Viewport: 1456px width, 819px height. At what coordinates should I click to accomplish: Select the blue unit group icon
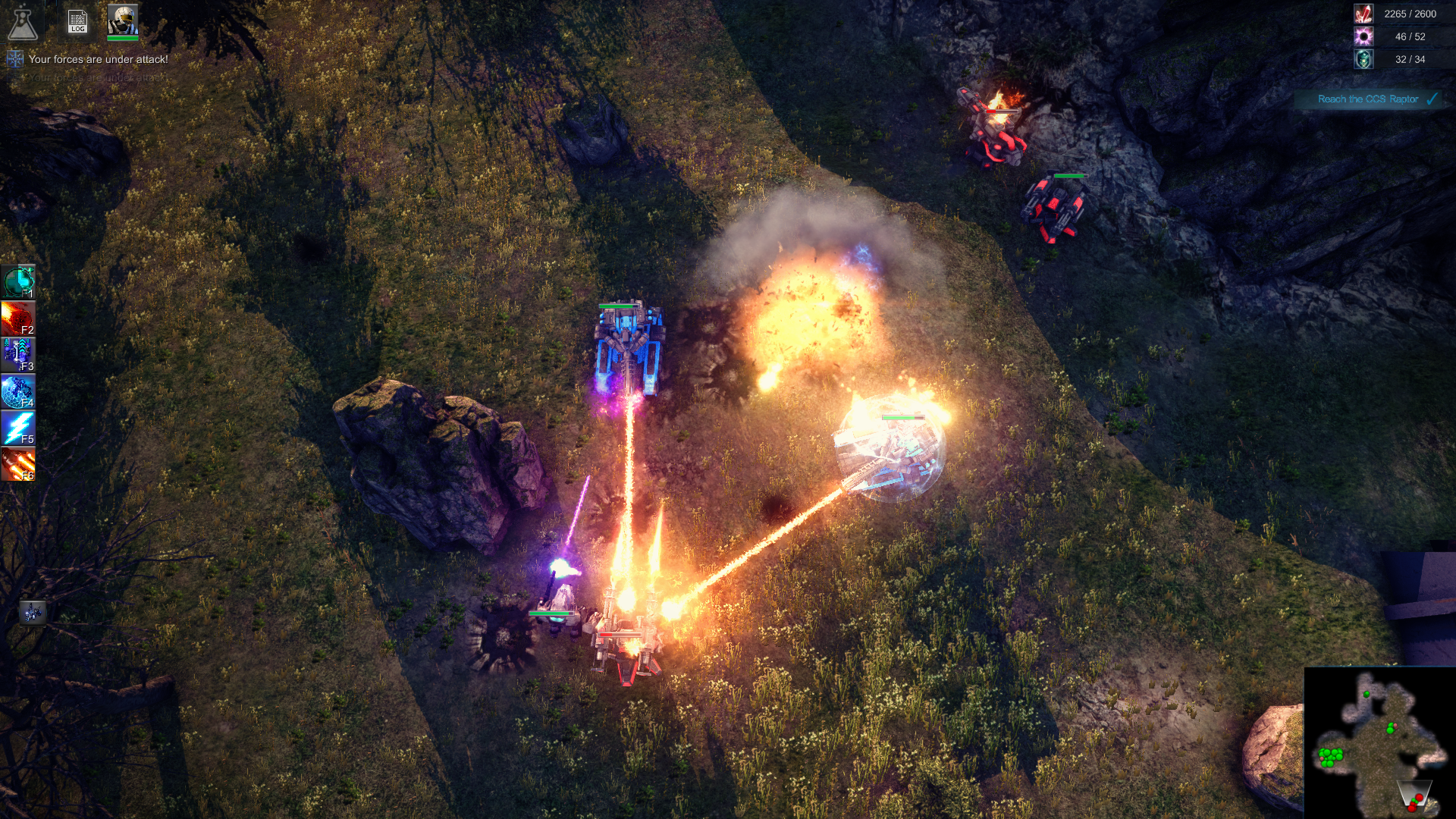pyautogui.click(x=32, y=612)
